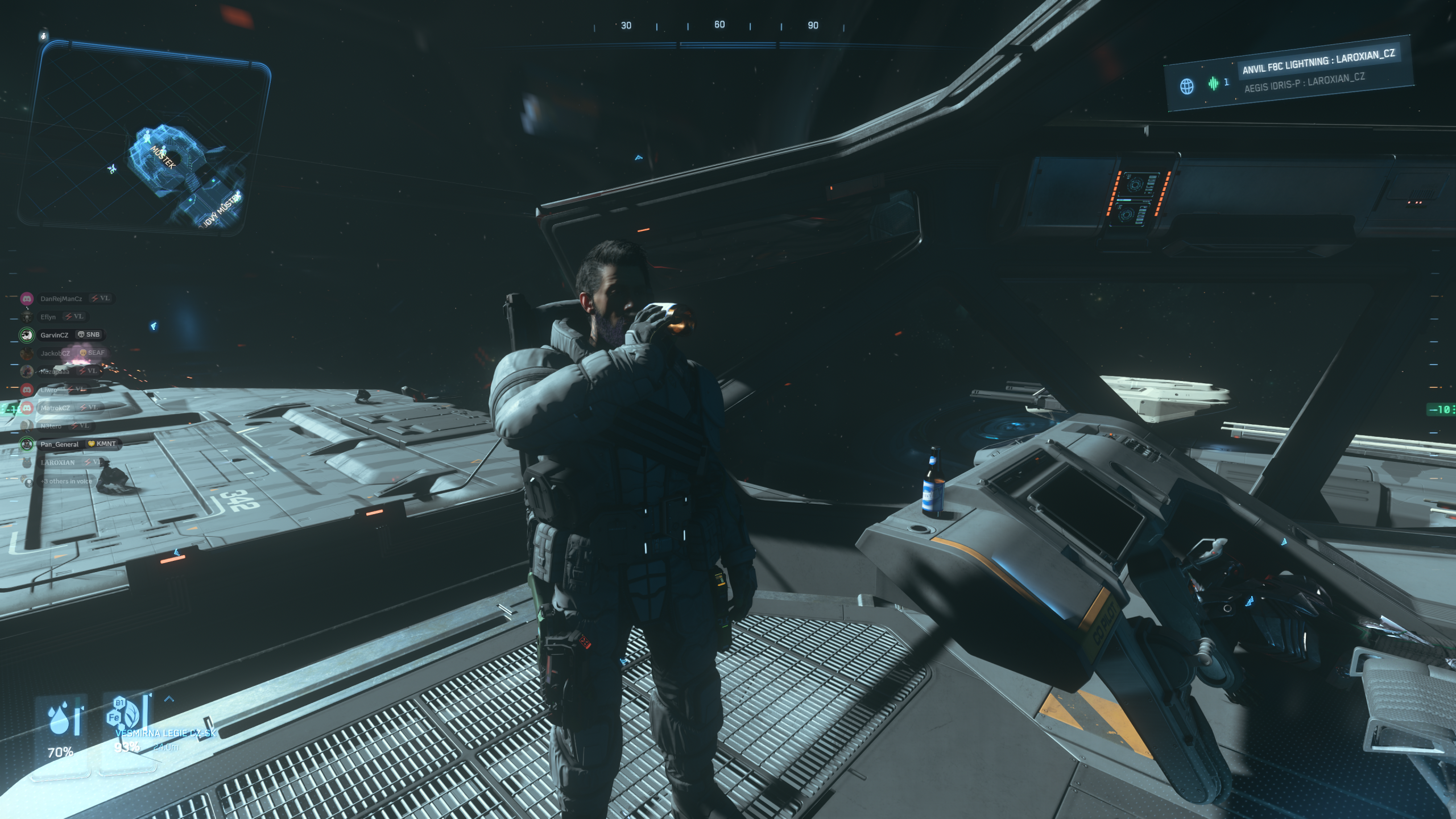Select the Aegis Idris-P channel entry
This screenshot has height=819, width=1456.
click(x=1304, y=83)
